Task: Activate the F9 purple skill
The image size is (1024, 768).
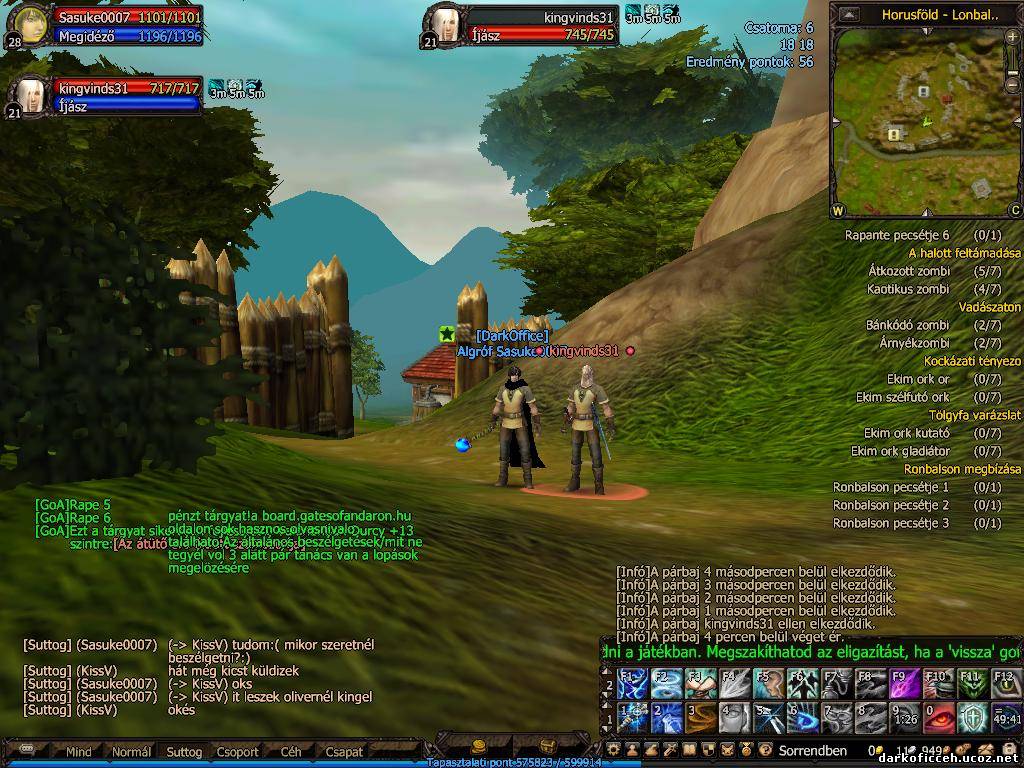Action: (904, 685)
